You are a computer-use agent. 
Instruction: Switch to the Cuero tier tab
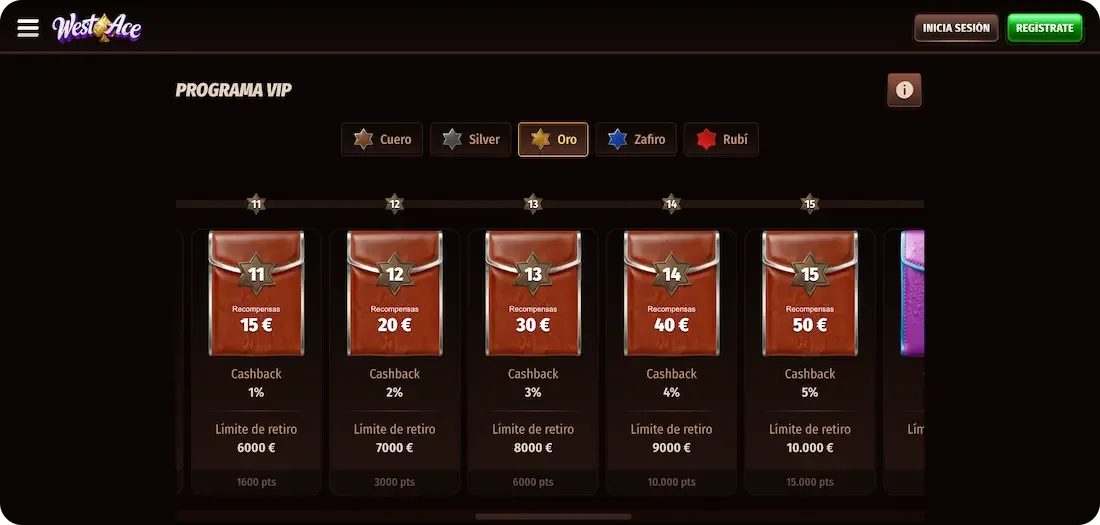click(383, 140)
